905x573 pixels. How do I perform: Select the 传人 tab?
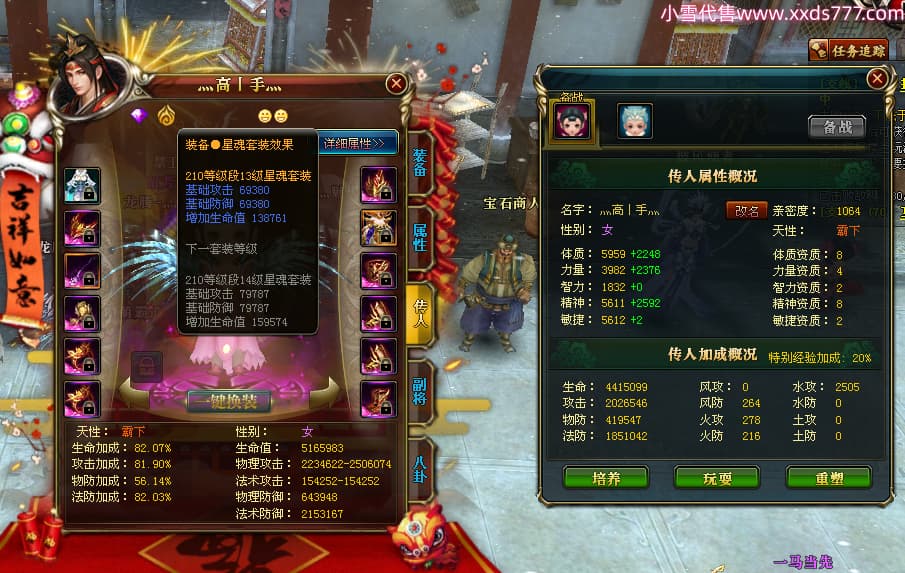click(420, 309)
